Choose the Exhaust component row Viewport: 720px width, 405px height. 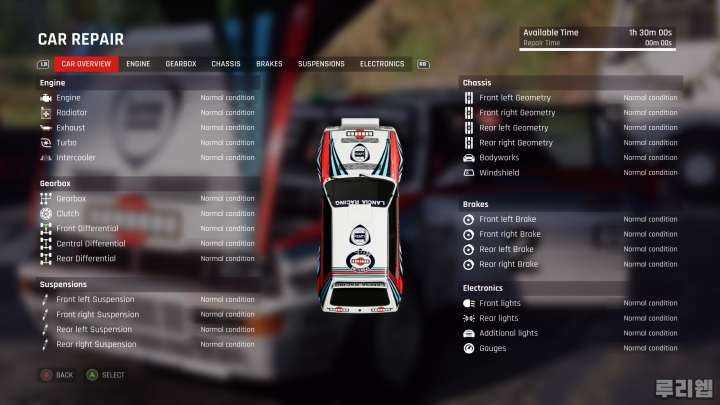(x=147, y=128)
